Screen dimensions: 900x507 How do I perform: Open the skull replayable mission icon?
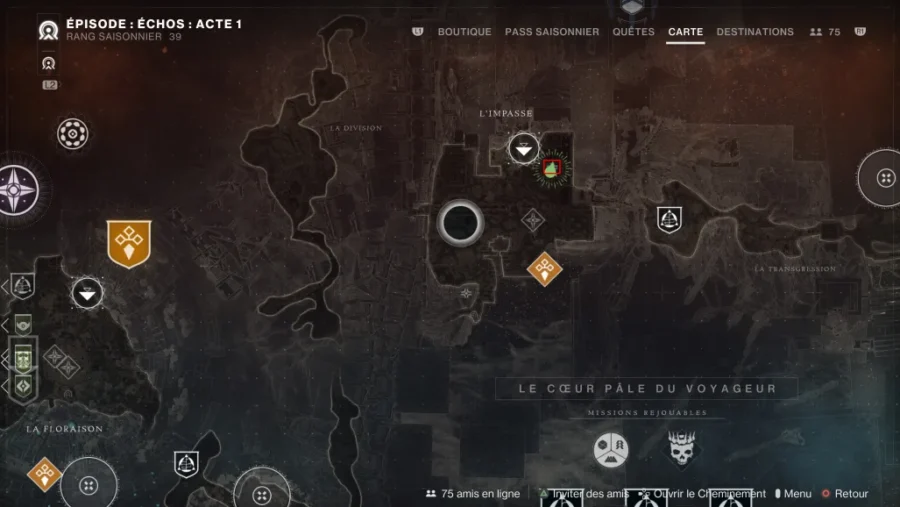681,449
